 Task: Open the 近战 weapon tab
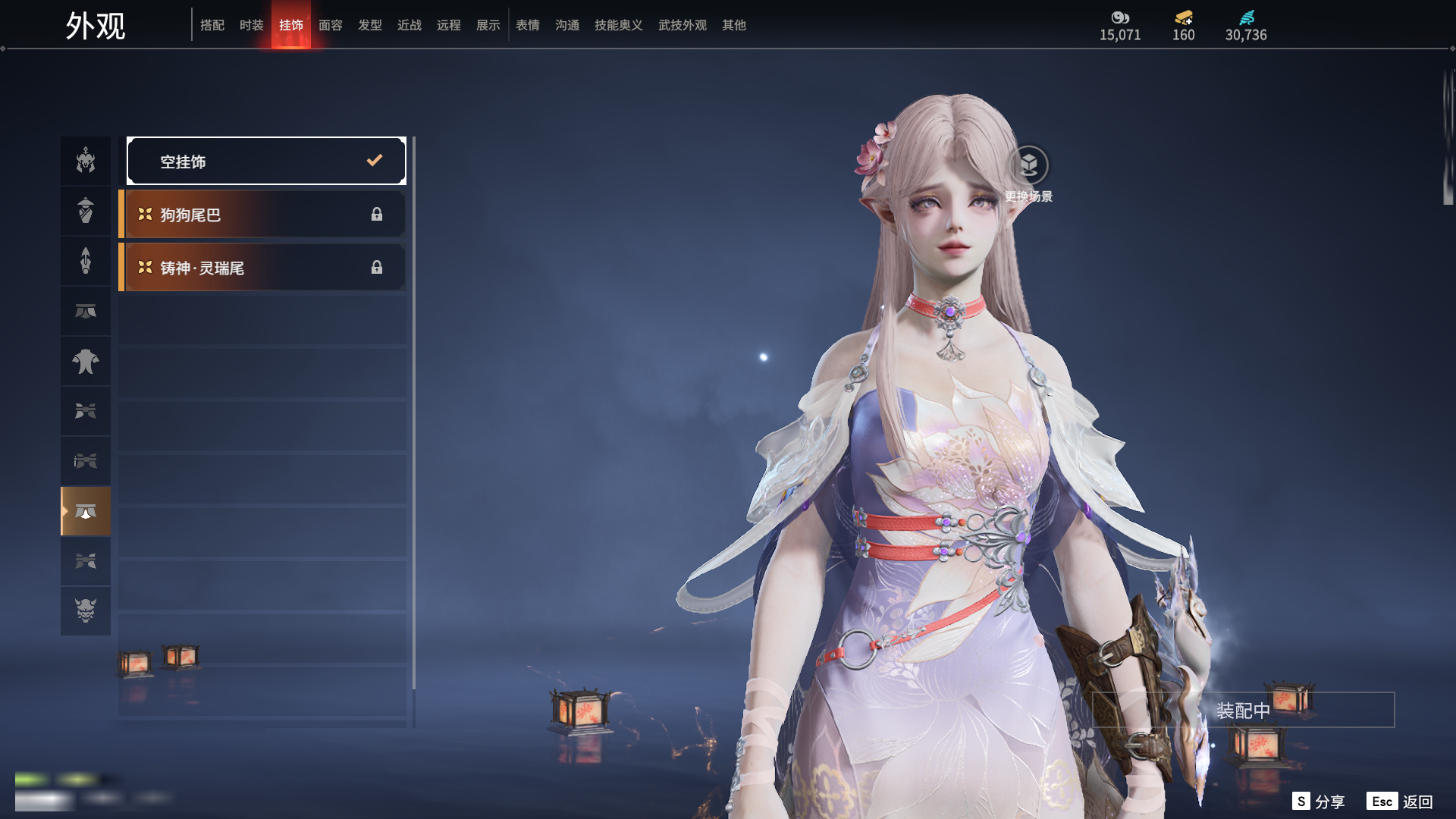coord(409,25)
